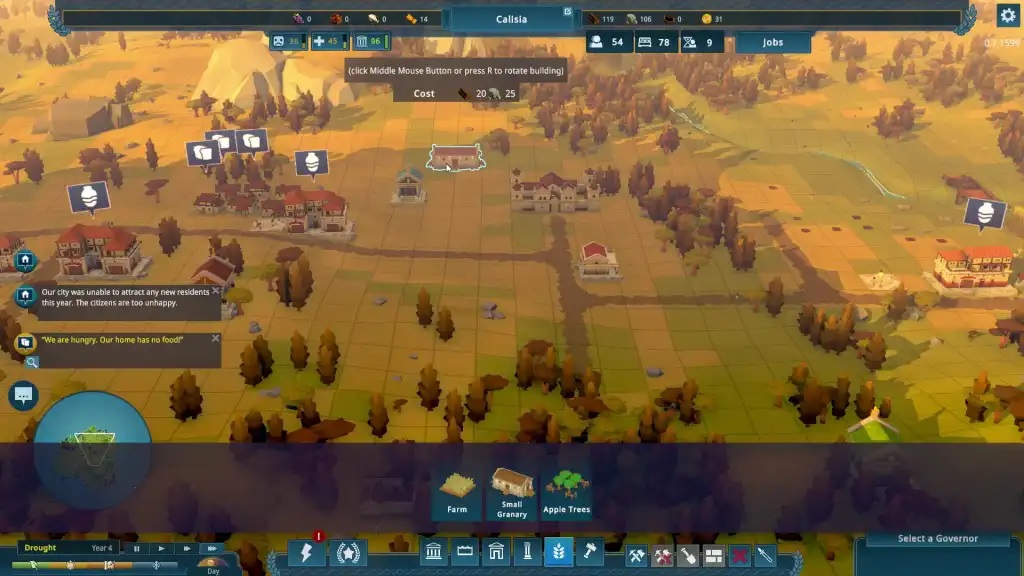Open settings with the gear icon
Image resolution: width=1024 pixels, height=576 pixels.
click(x=1007, y=15)
